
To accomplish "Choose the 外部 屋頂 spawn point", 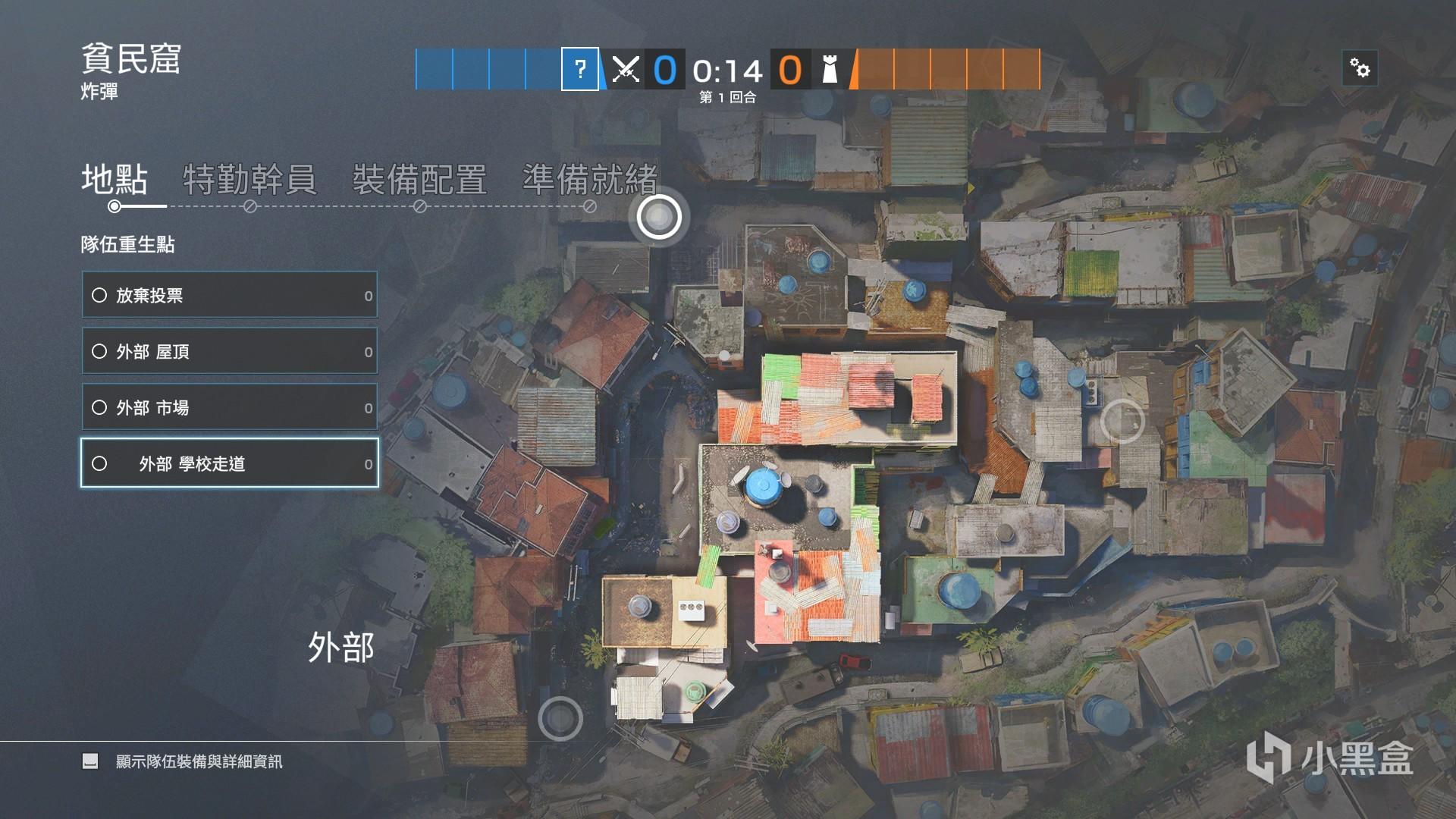I will (x=229, y=351).
